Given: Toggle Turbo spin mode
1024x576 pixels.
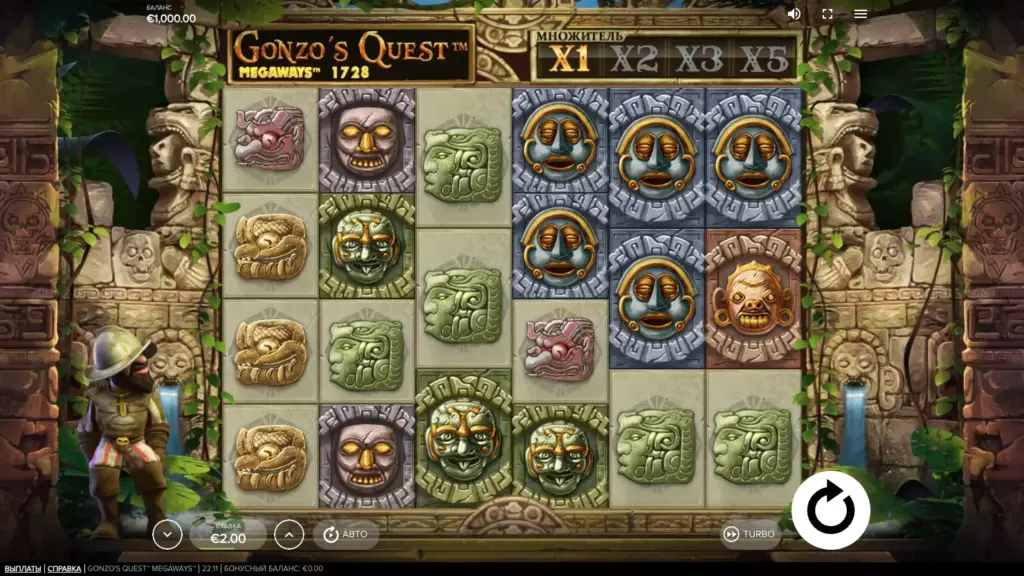Looking at the screenshot, I should point(749,534).
